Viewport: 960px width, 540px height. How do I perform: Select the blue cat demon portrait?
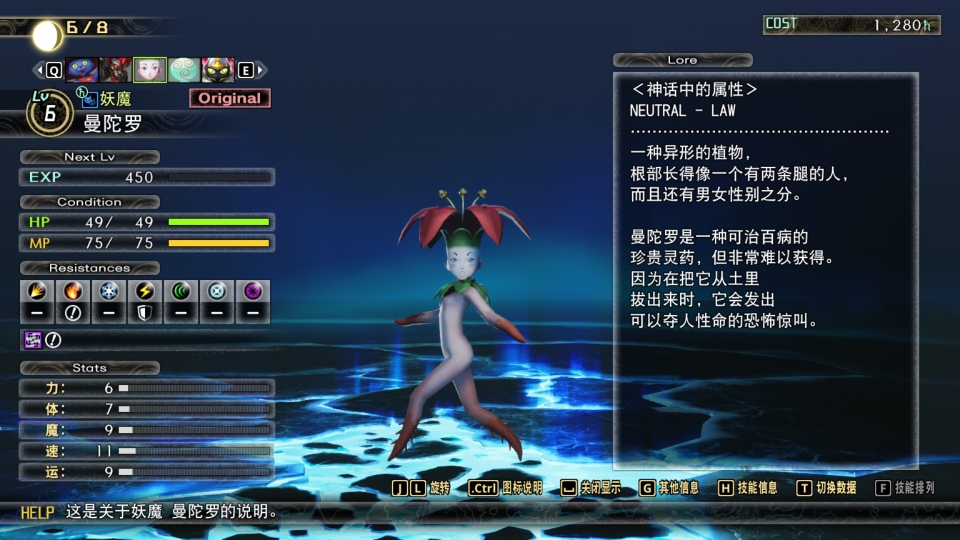[x=82, y=70]
